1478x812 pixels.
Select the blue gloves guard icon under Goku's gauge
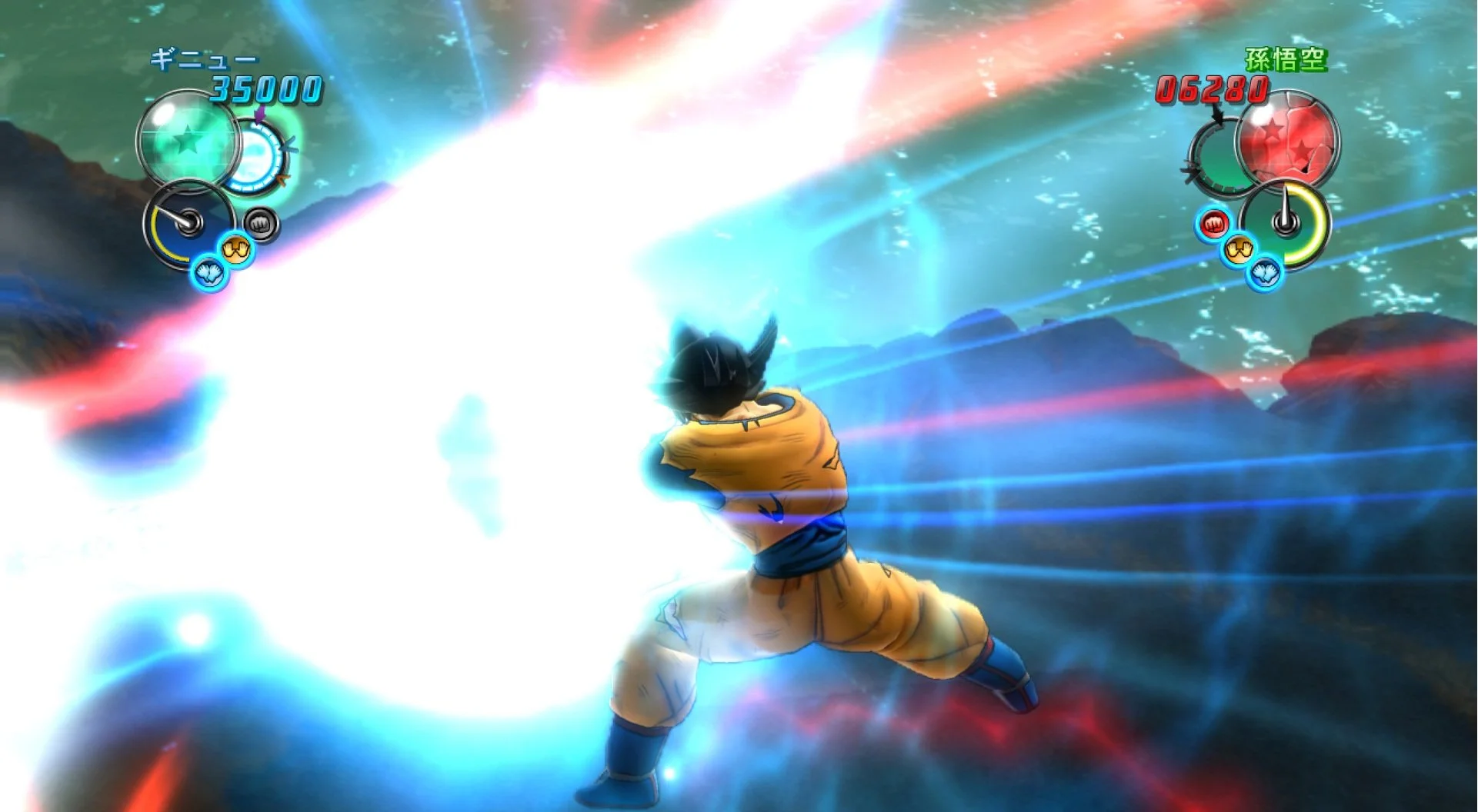click(x=1265, y=273)
